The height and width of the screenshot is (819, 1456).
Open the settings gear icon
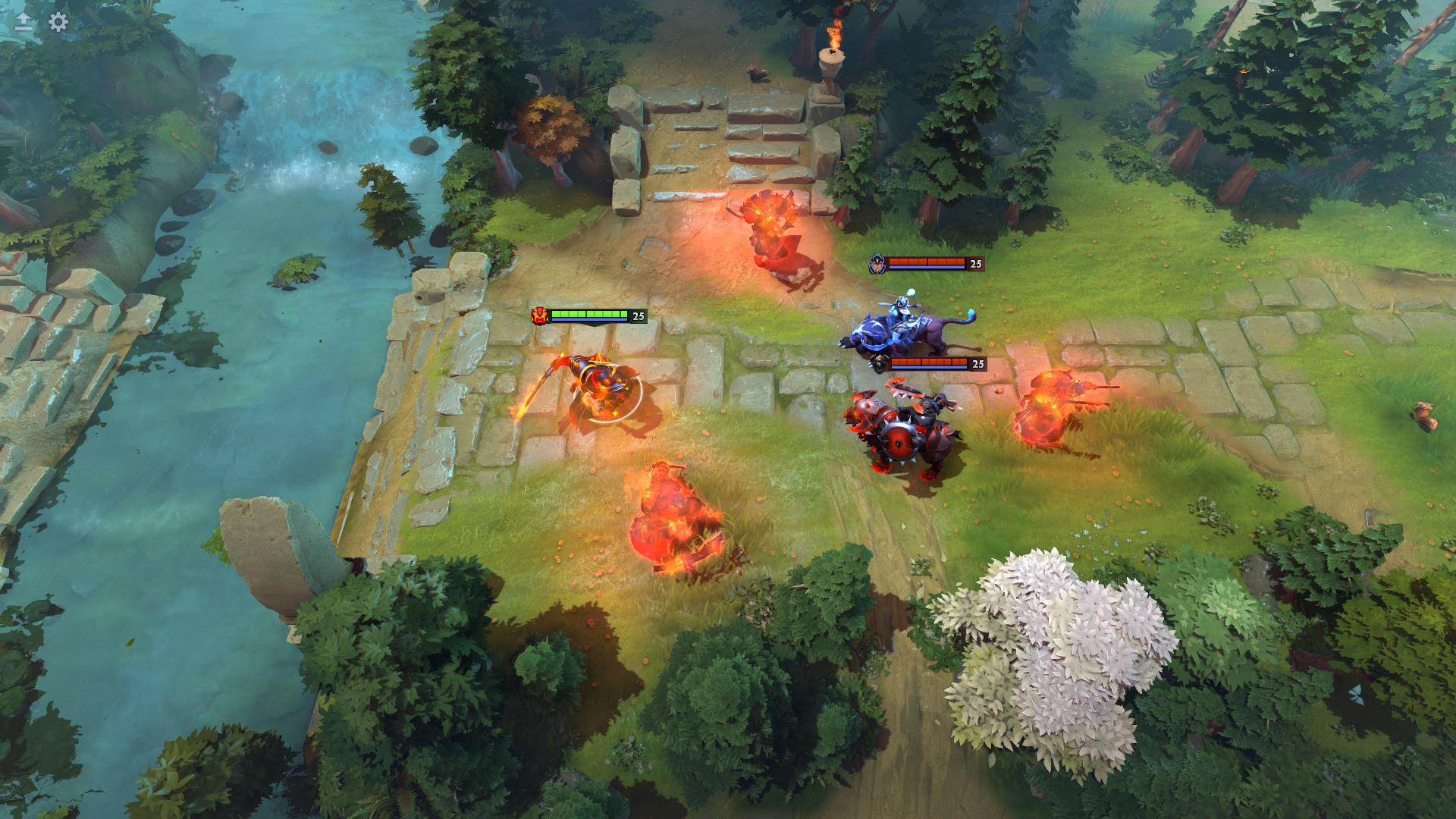(58, 22)
